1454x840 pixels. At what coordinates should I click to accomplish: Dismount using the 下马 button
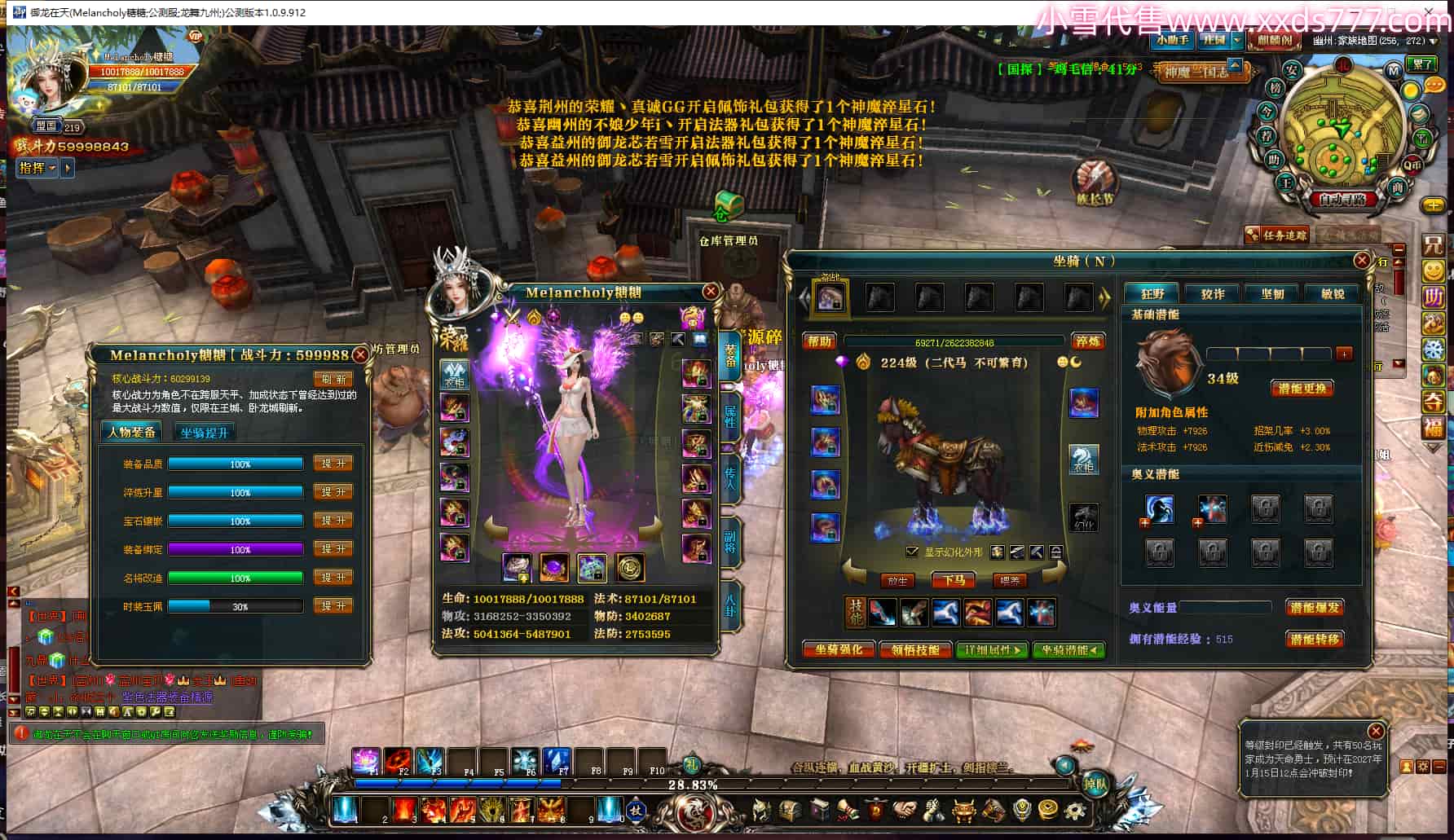(954, 580)
